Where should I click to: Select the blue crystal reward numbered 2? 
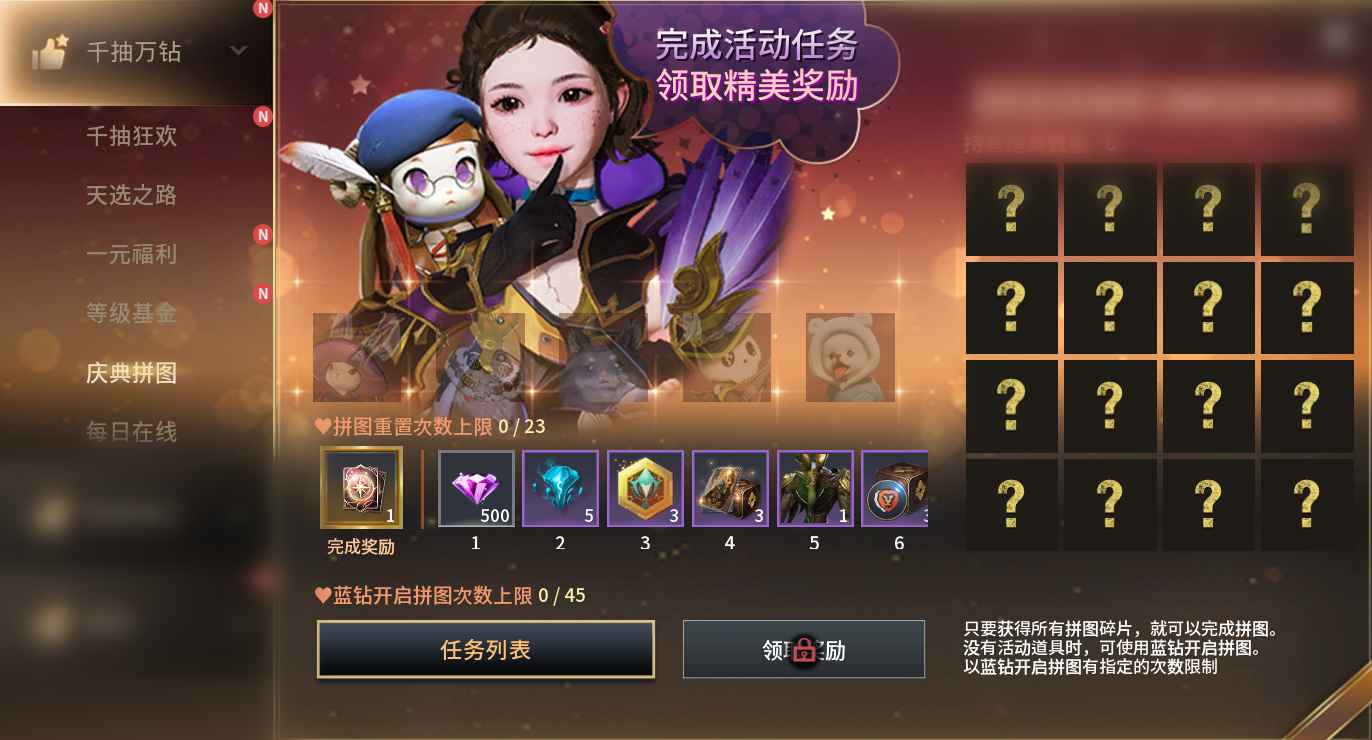[x=560, y=489]
